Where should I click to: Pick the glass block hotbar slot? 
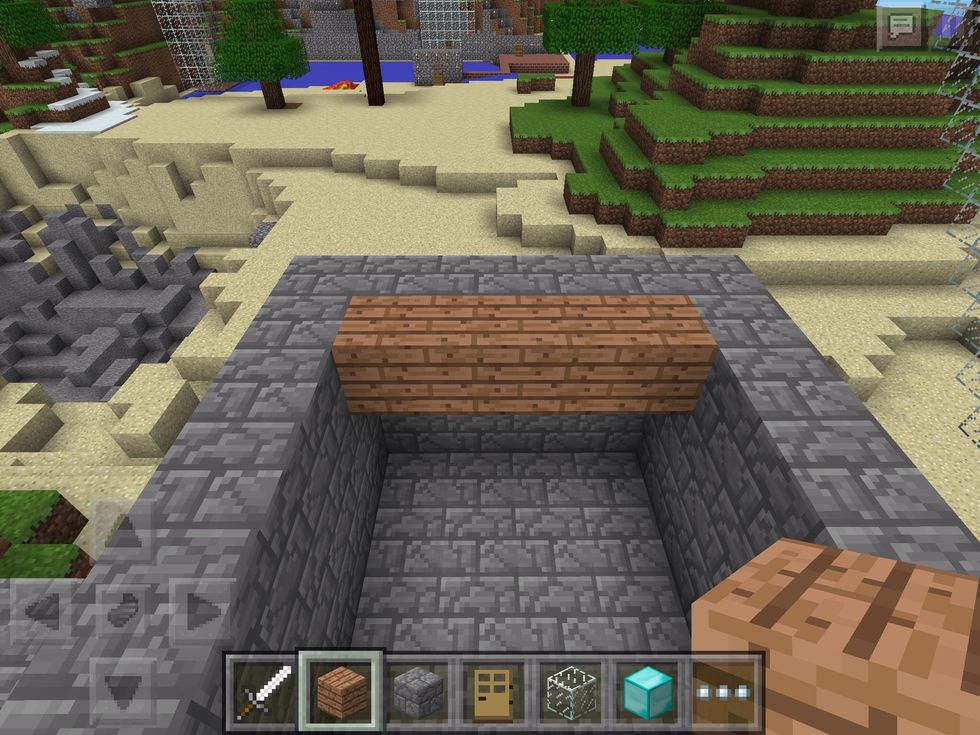point(571,692)
